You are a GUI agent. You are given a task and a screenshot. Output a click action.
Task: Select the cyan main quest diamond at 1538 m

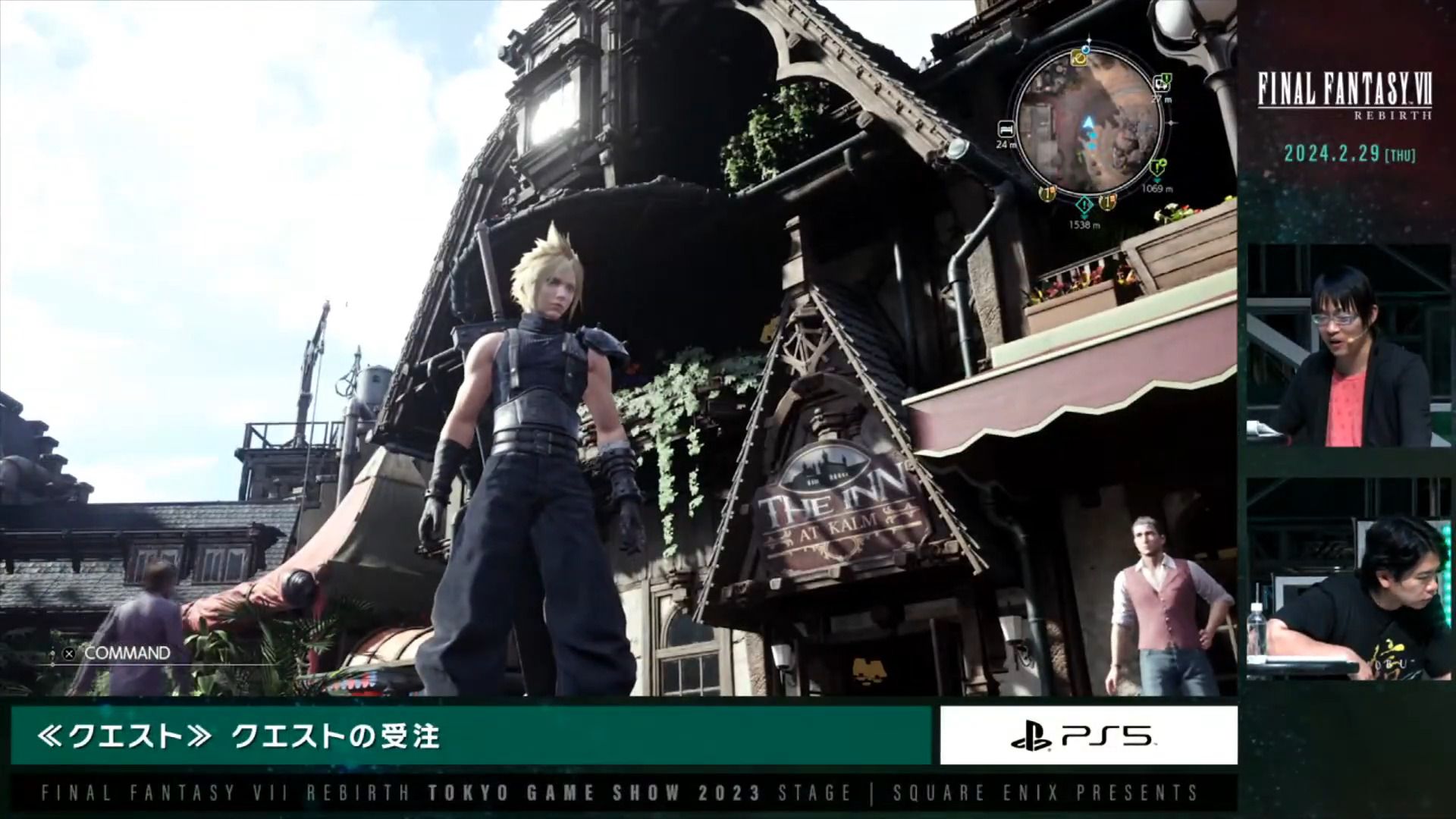point(1084,205)
